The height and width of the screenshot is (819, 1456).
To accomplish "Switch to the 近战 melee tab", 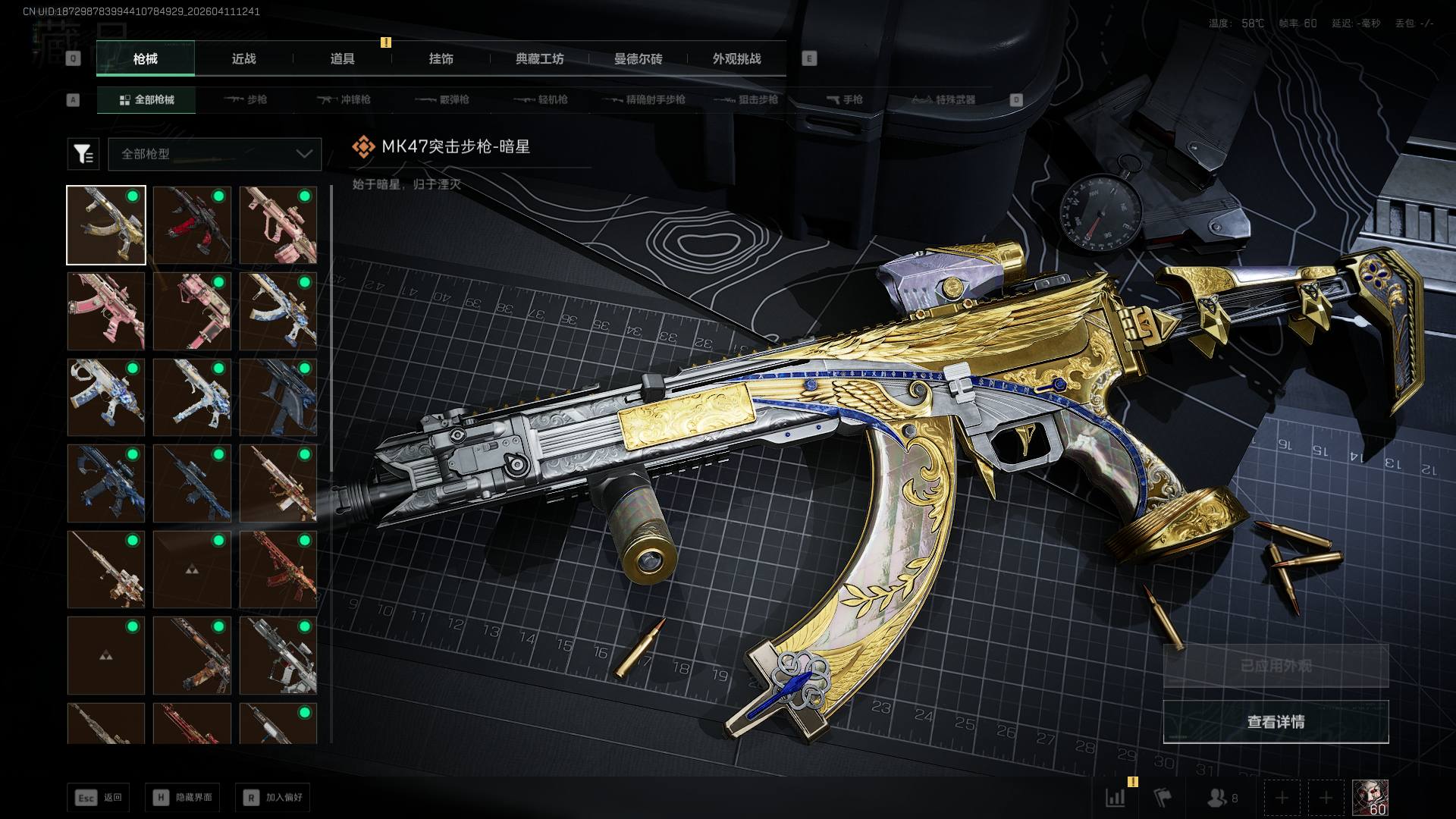I will (243, 58).
